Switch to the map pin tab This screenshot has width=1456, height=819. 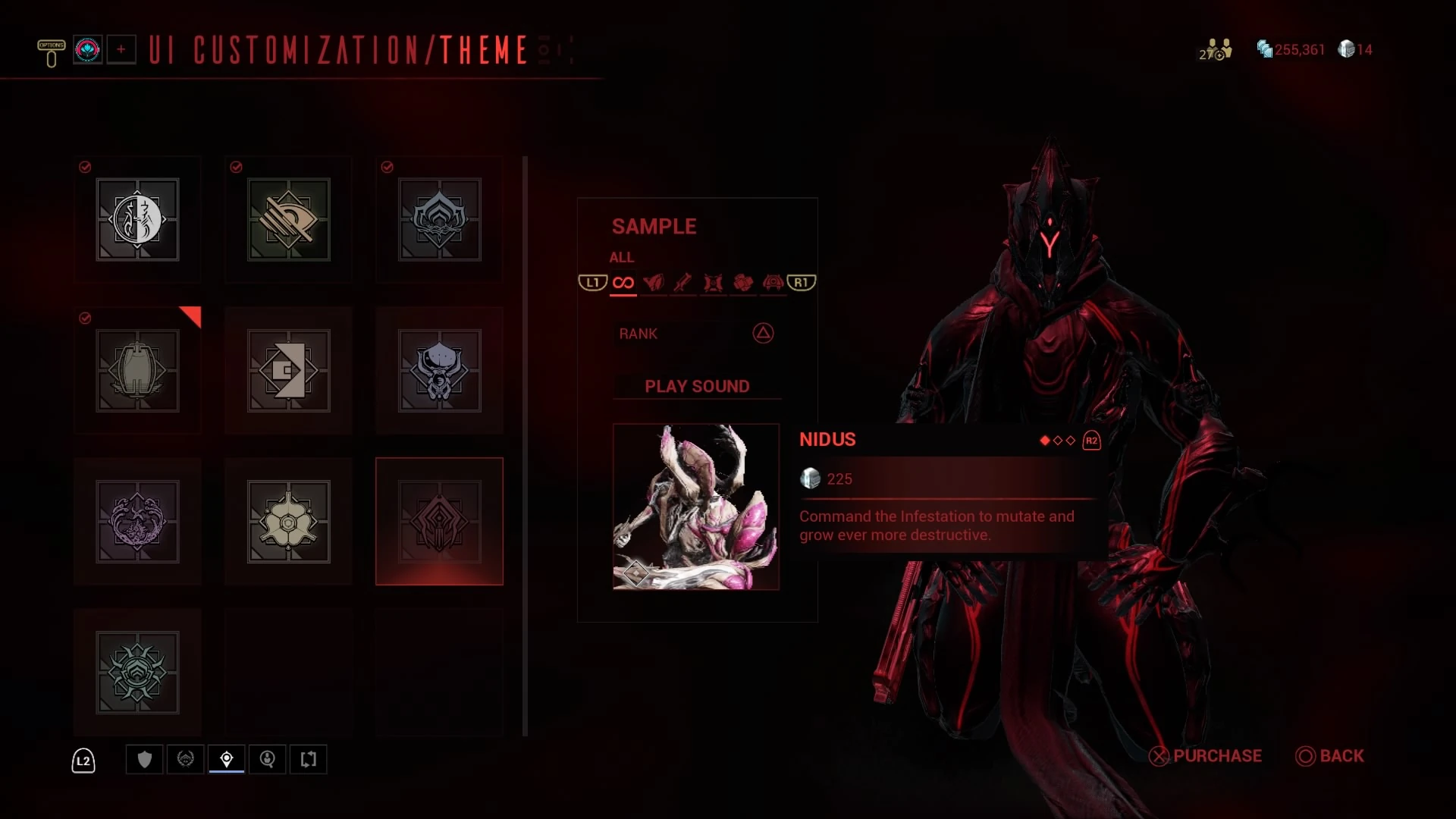tap(227, 760)
